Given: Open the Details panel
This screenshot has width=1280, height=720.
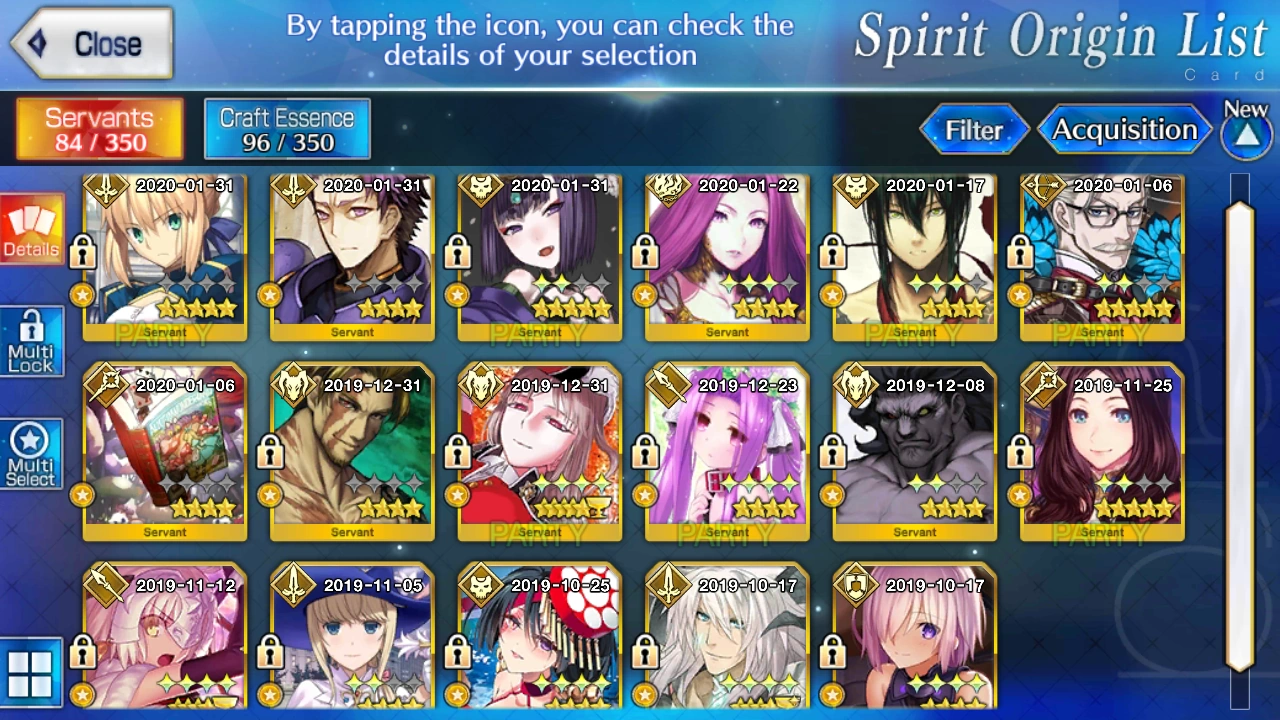Looking at the screenshot, I should point(30,228).
